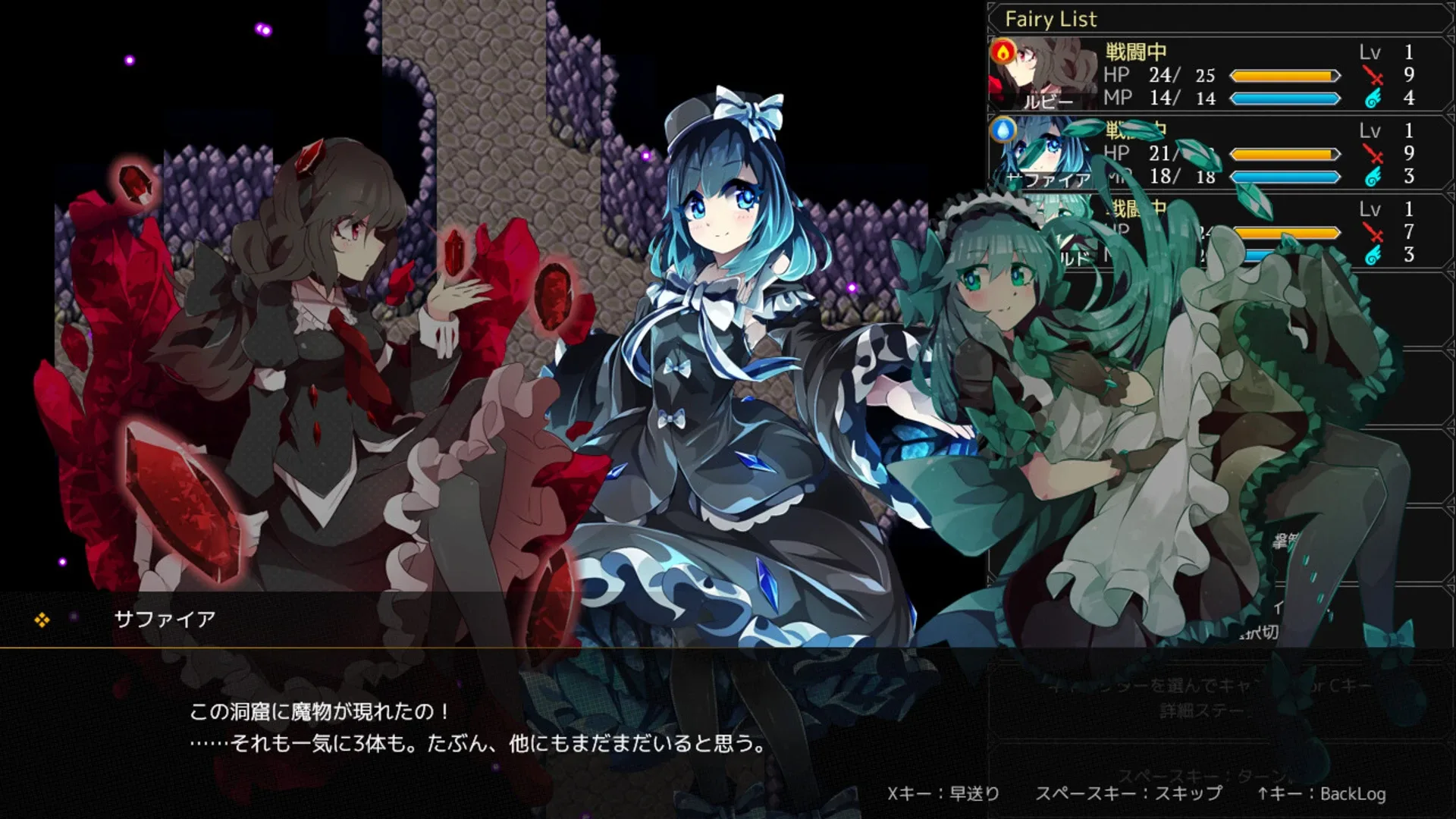This screenshot has height=819, width=1456.
Task: Collapse the Fairy List panel header
Action: (x=1213, y=19)
